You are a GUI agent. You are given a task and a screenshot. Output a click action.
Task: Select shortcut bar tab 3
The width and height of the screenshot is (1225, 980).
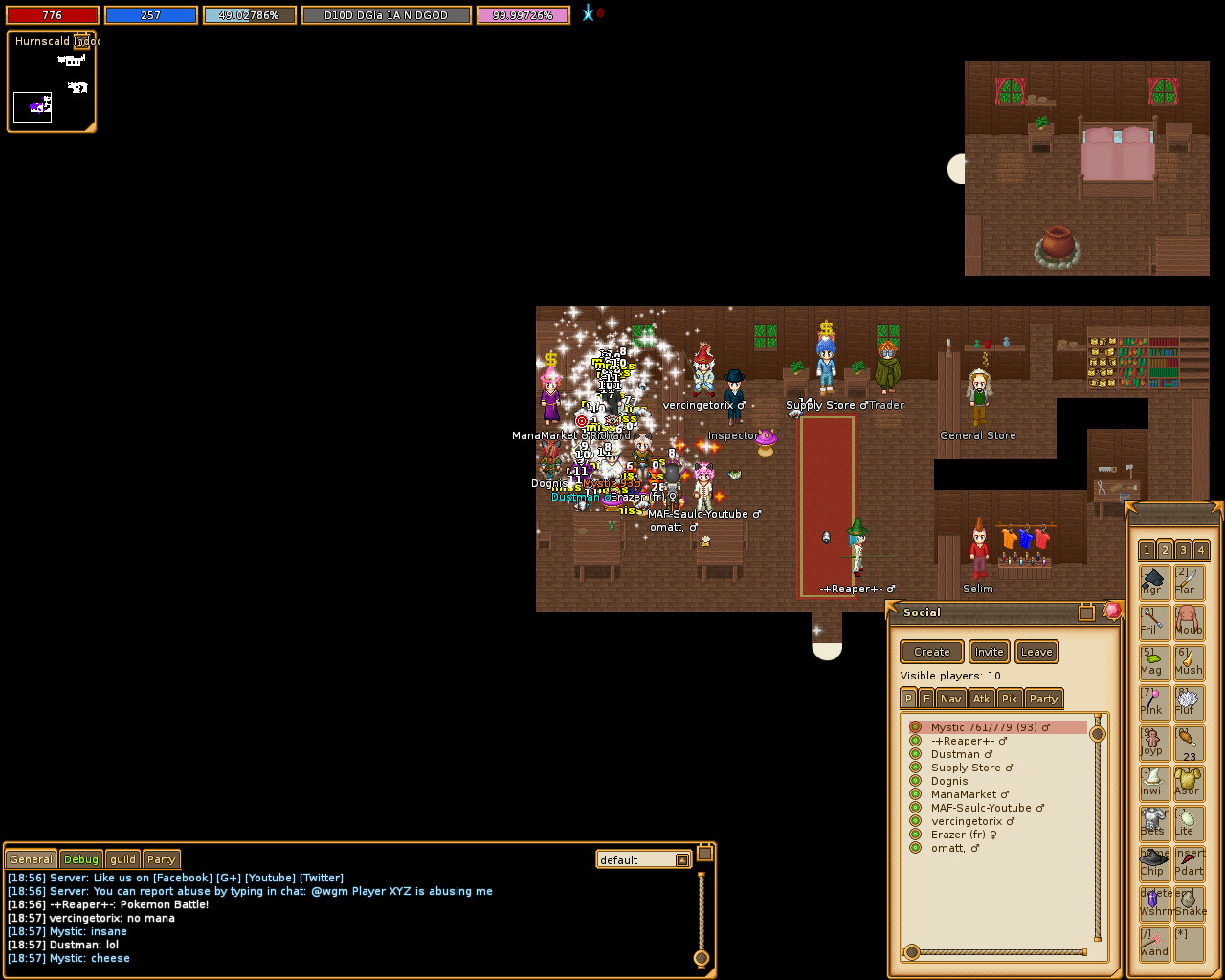point(1182,550)
